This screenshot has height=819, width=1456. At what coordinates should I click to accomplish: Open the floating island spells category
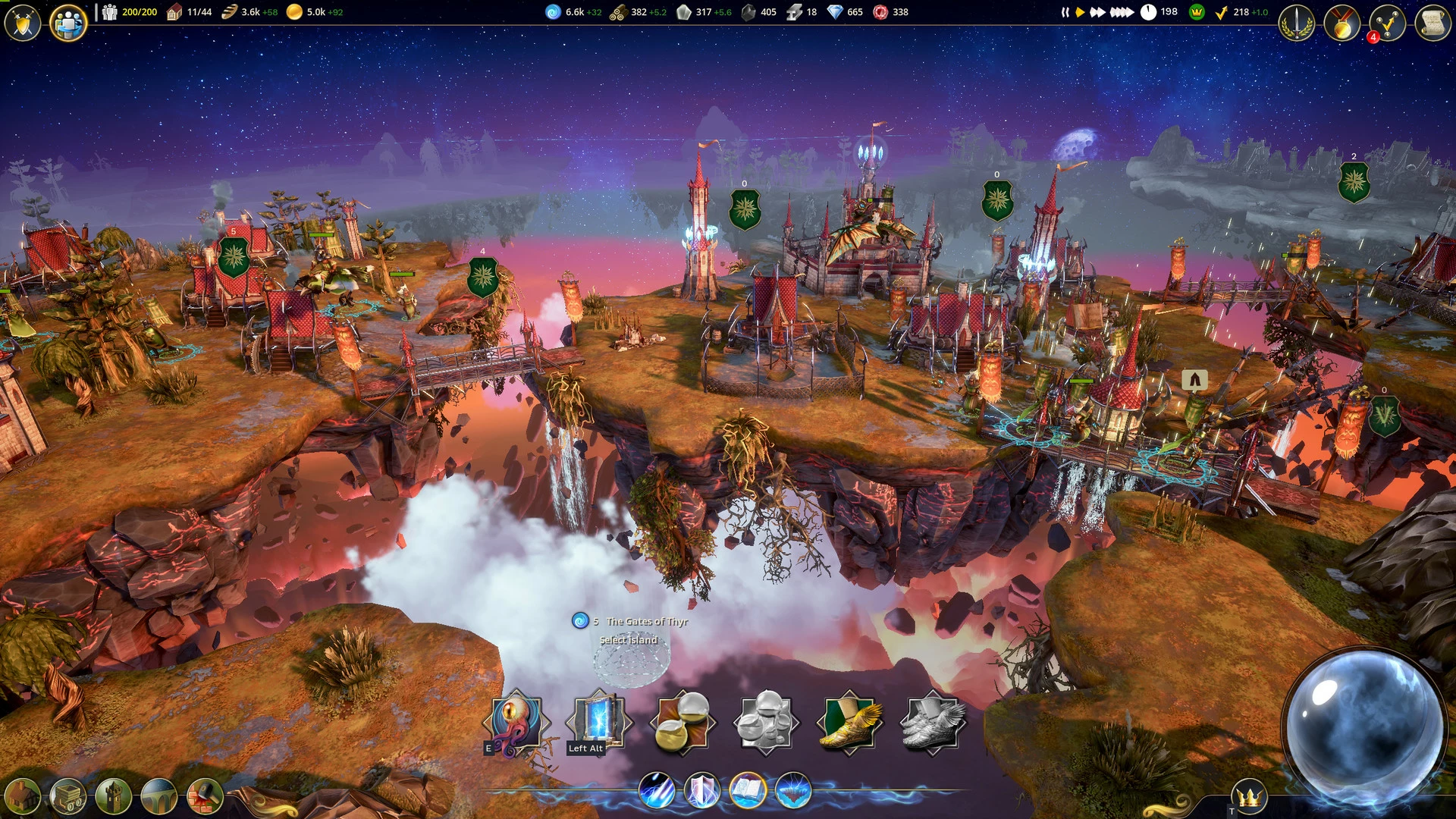click(x=793, y=790)
